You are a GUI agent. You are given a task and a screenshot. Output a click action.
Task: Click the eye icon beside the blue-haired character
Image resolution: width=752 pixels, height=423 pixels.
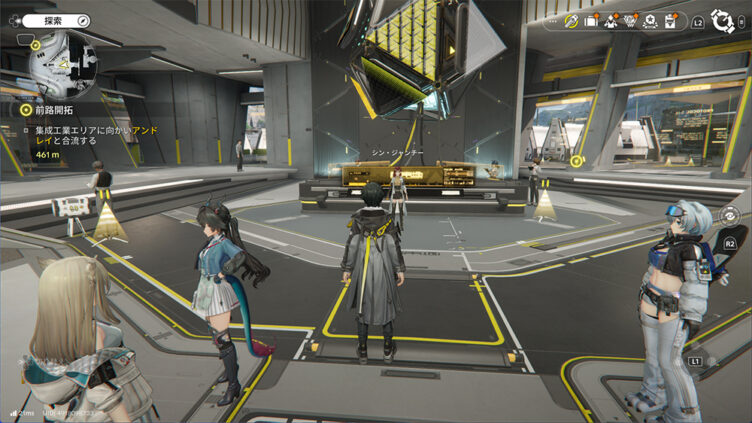coord(729,213)
